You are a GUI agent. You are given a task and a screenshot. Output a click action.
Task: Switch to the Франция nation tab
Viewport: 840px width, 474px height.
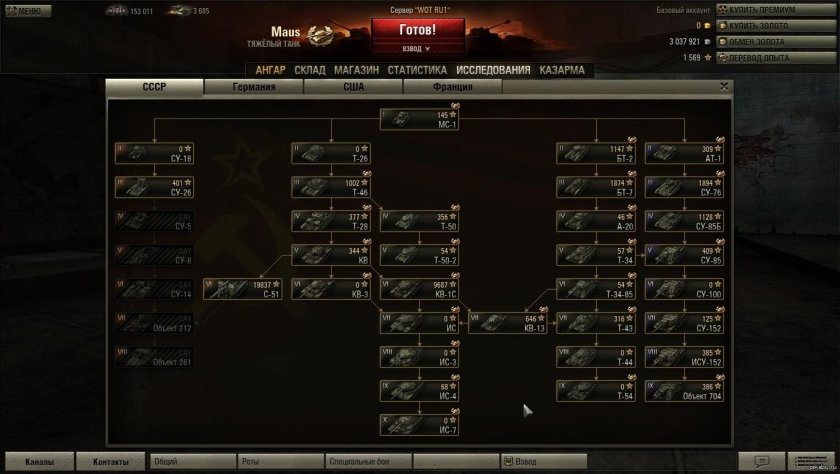click(452, 87)
